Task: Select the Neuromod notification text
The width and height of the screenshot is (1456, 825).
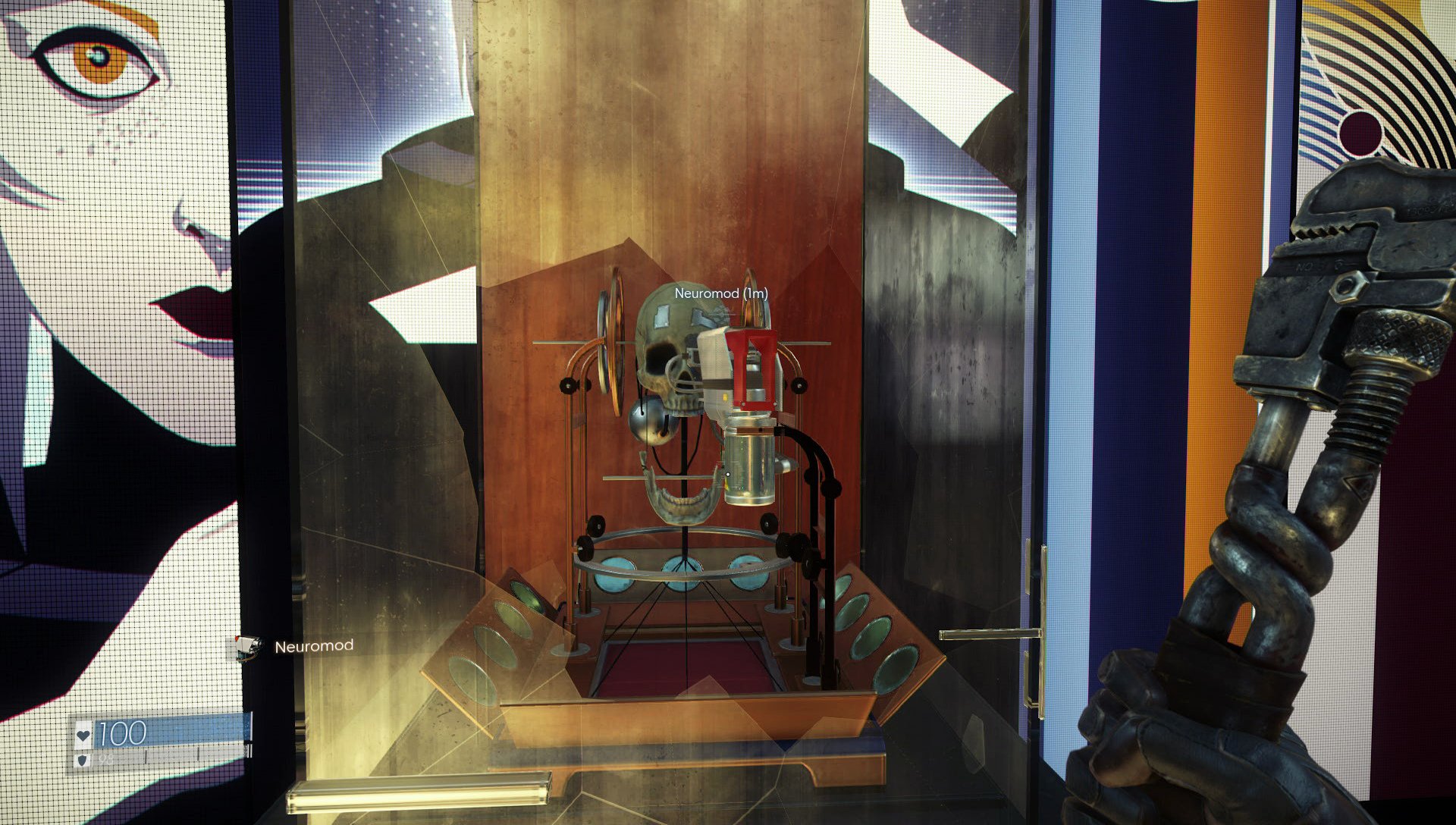Action: click(x=314, y=648)
